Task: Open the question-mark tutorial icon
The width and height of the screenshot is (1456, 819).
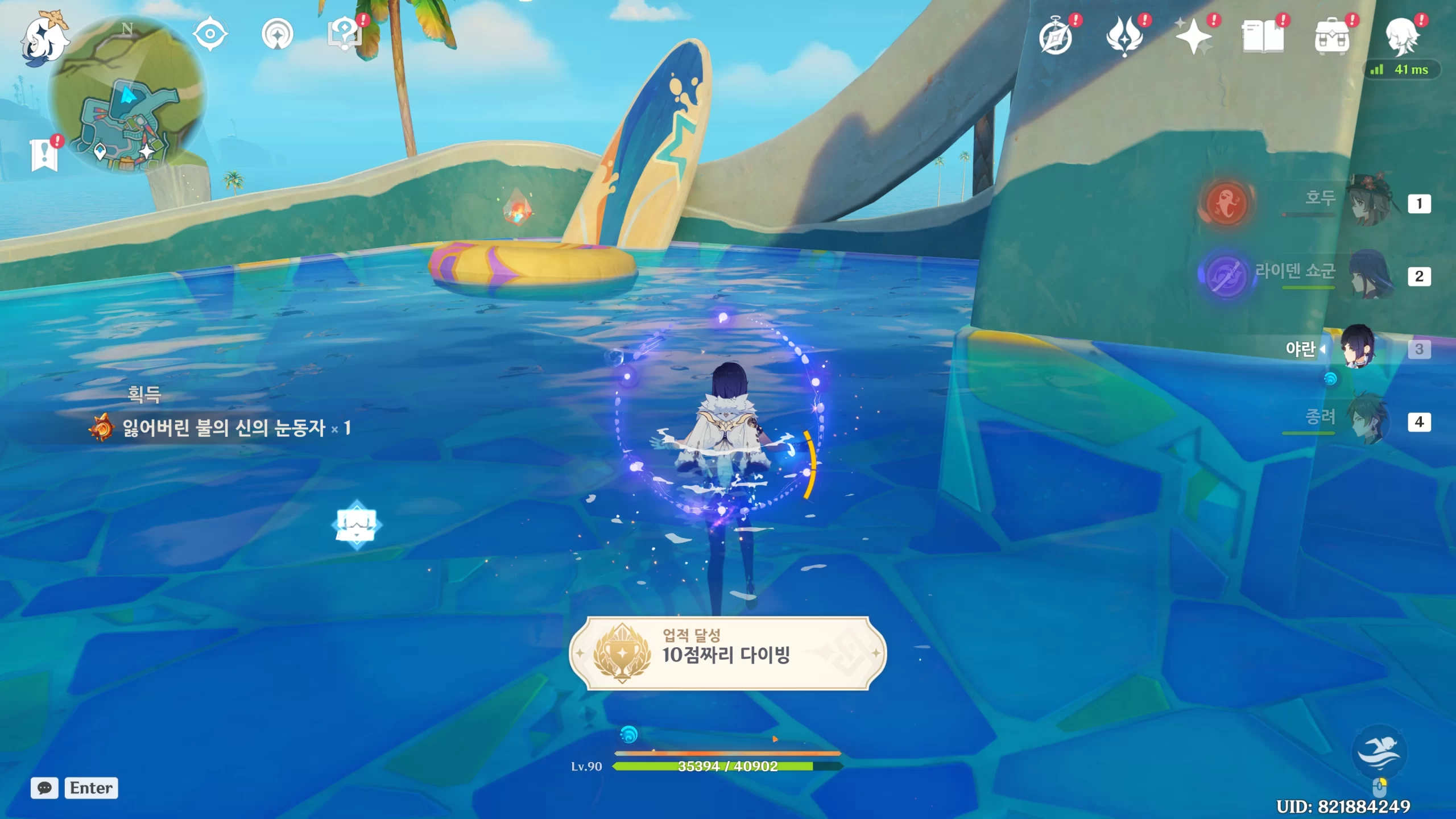Action: tap(345, 34)
